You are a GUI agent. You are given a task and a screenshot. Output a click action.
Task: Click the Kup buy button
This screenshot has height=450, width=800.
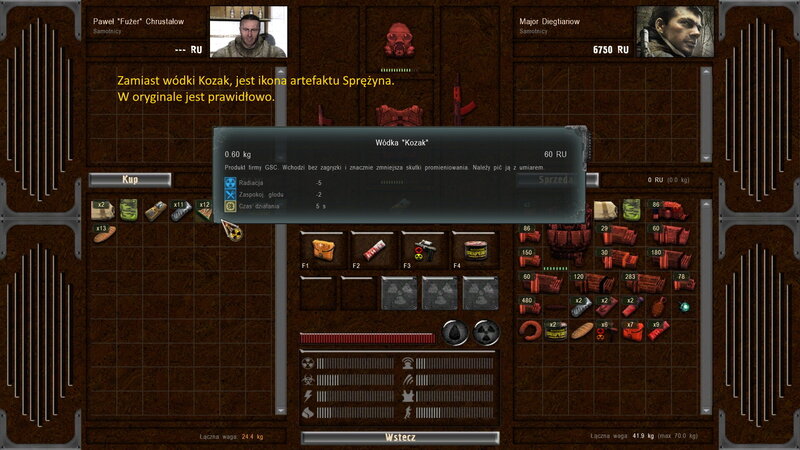point(129,180)
